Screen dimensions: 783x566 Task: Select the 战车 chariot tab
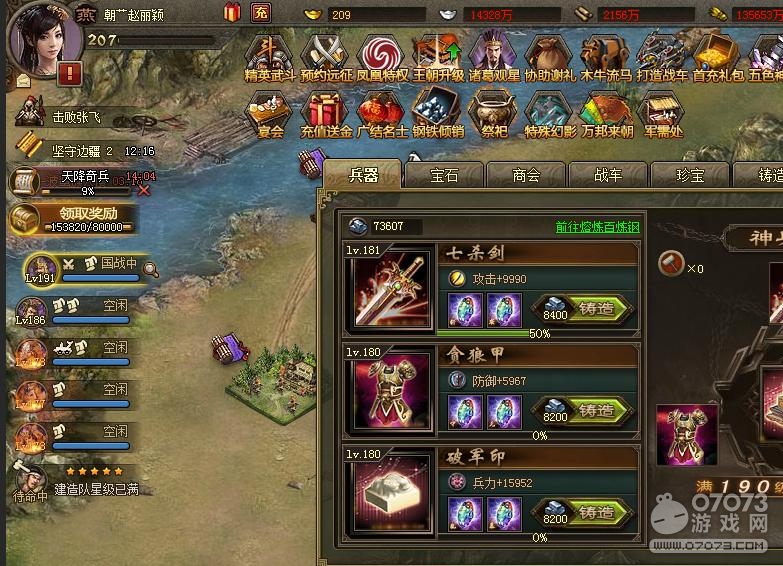coord(608,175)
